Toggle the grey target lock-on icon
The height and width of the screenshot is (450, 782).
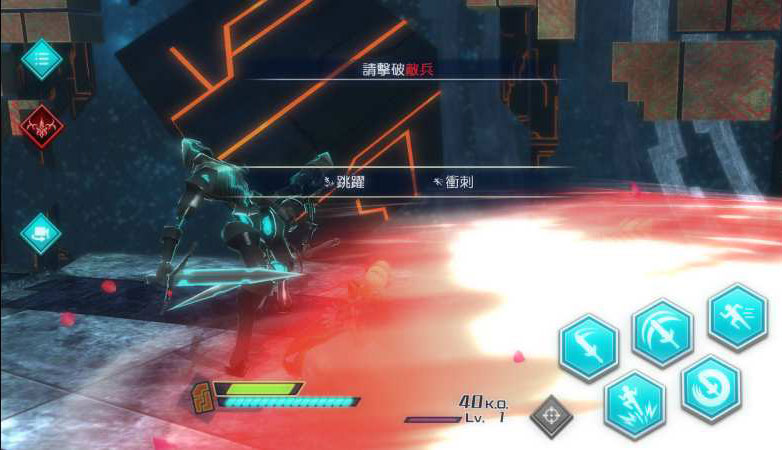[x=551, y=416]
